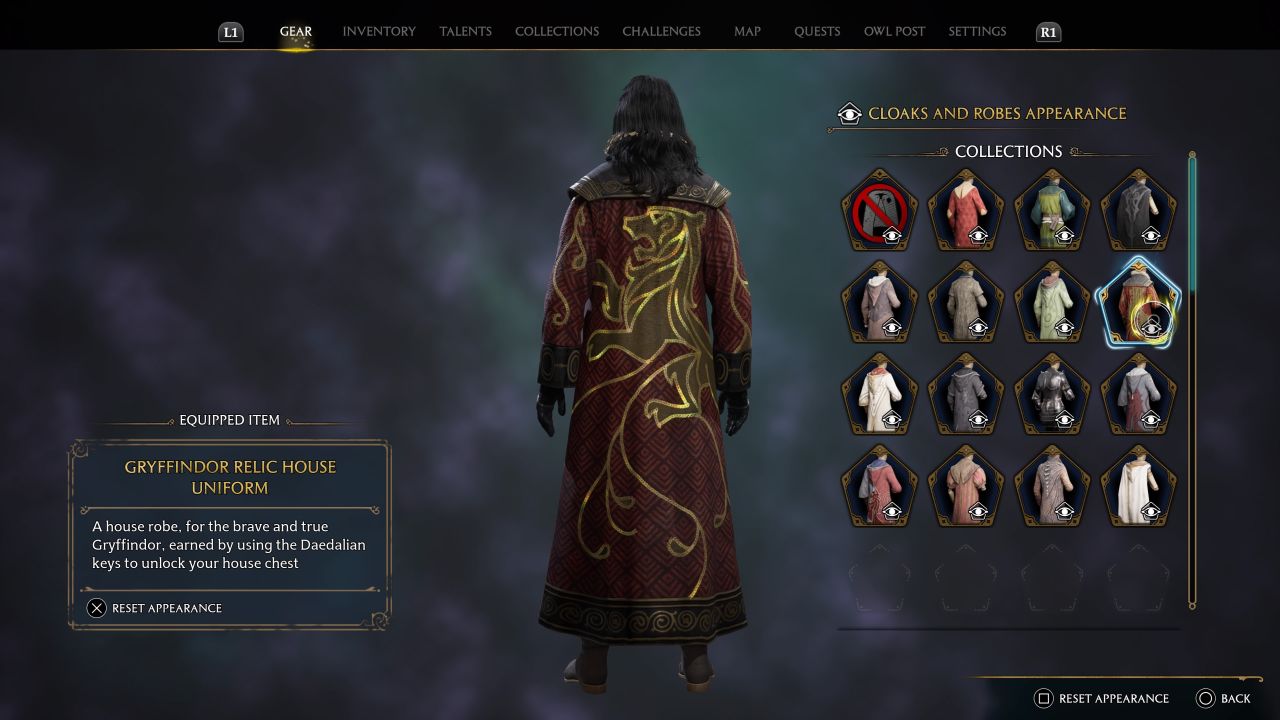Click the eye icon beside Cloaks and Robes Appearance
The image size is (1280, 720).
[x=849, y=113]
